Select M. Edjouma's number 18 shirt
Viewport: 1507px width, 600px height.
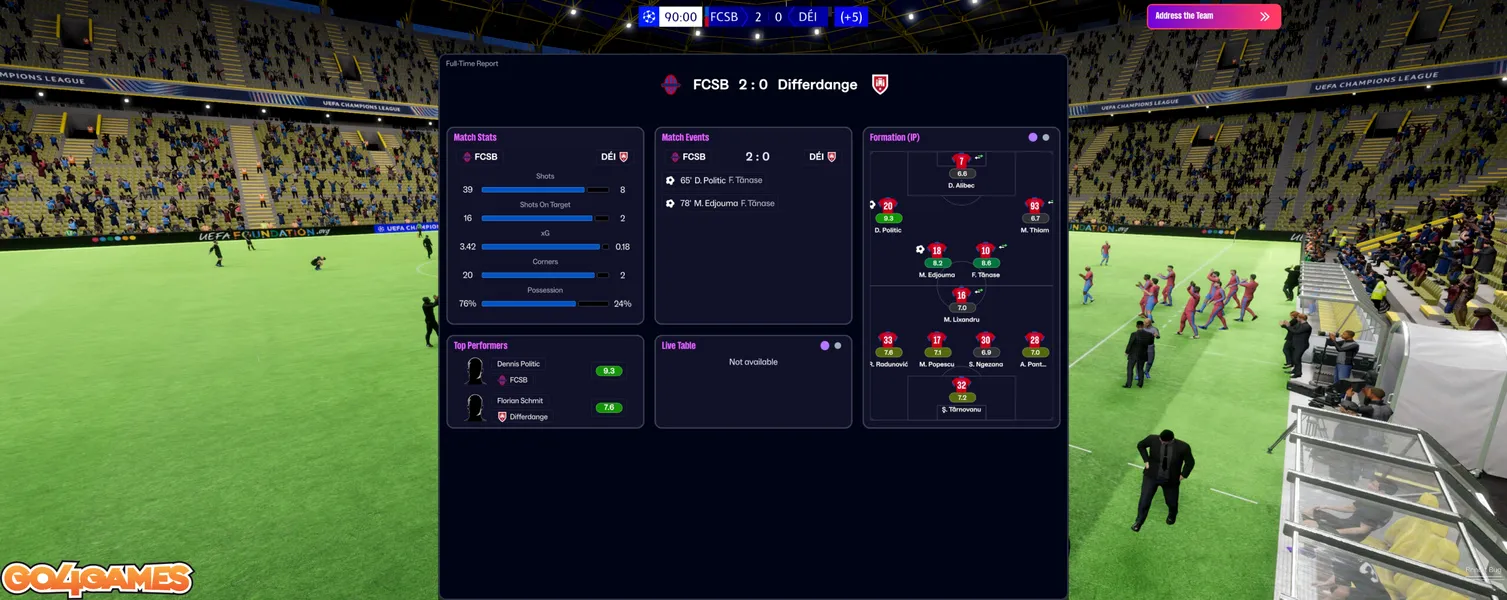936,251
